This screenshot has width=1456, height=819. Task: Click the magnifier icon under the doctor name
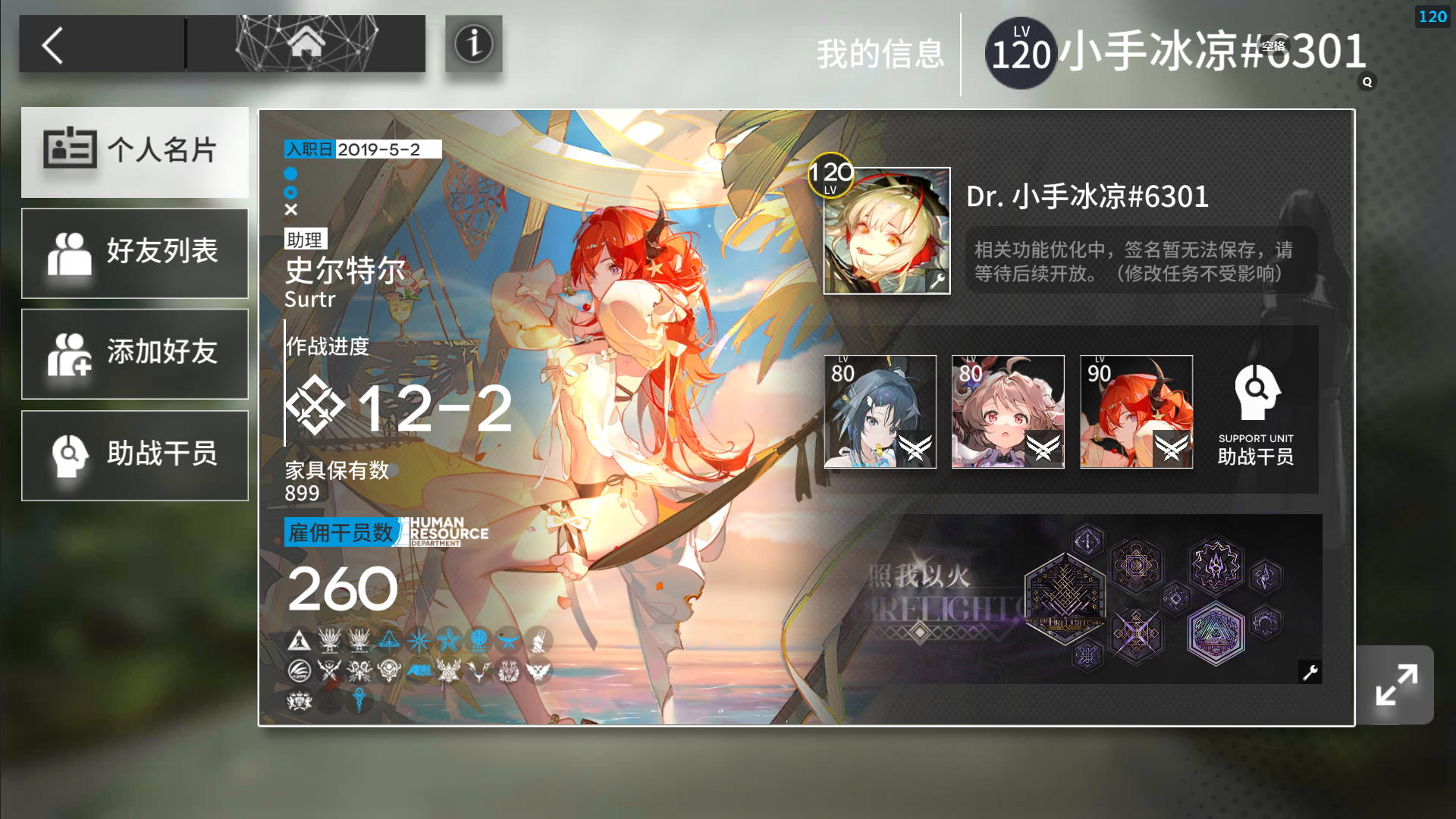(1367, 83)
